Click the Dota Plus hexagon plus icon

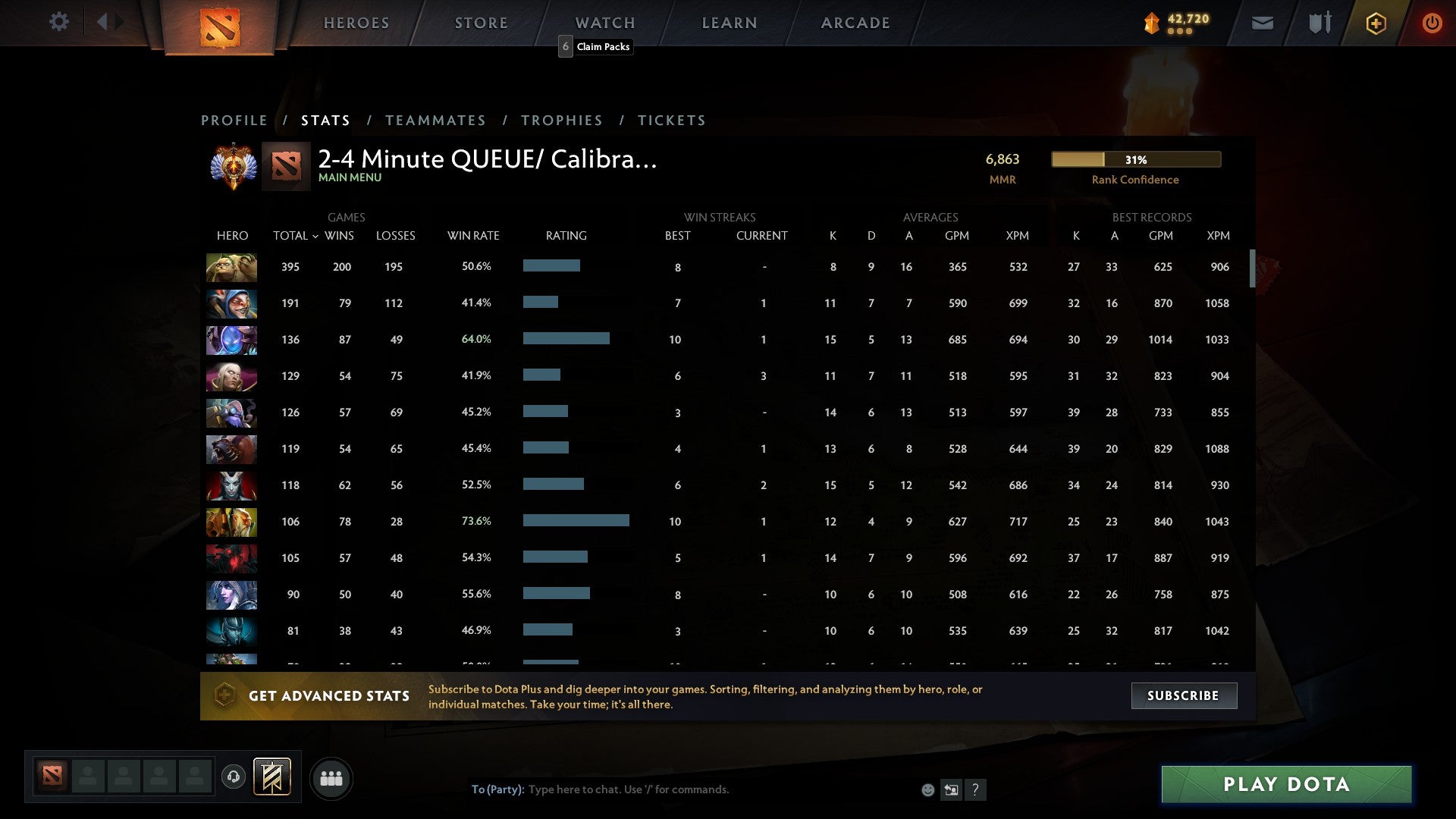[1376, 23]
